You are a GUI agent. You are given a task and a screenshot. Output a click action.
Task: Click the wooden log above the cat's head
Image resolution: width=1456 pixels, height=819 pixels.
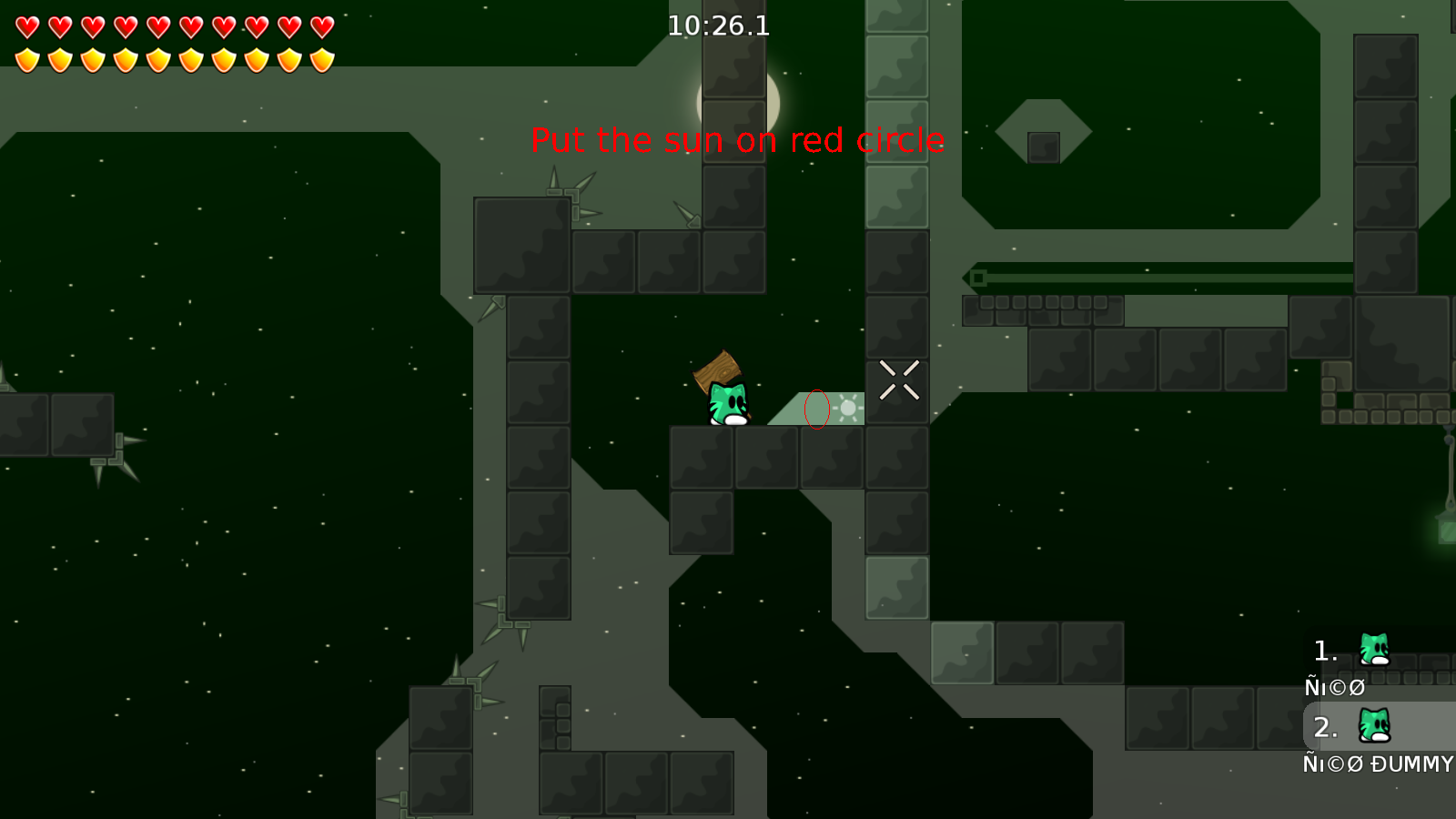(x=715, y=373)
